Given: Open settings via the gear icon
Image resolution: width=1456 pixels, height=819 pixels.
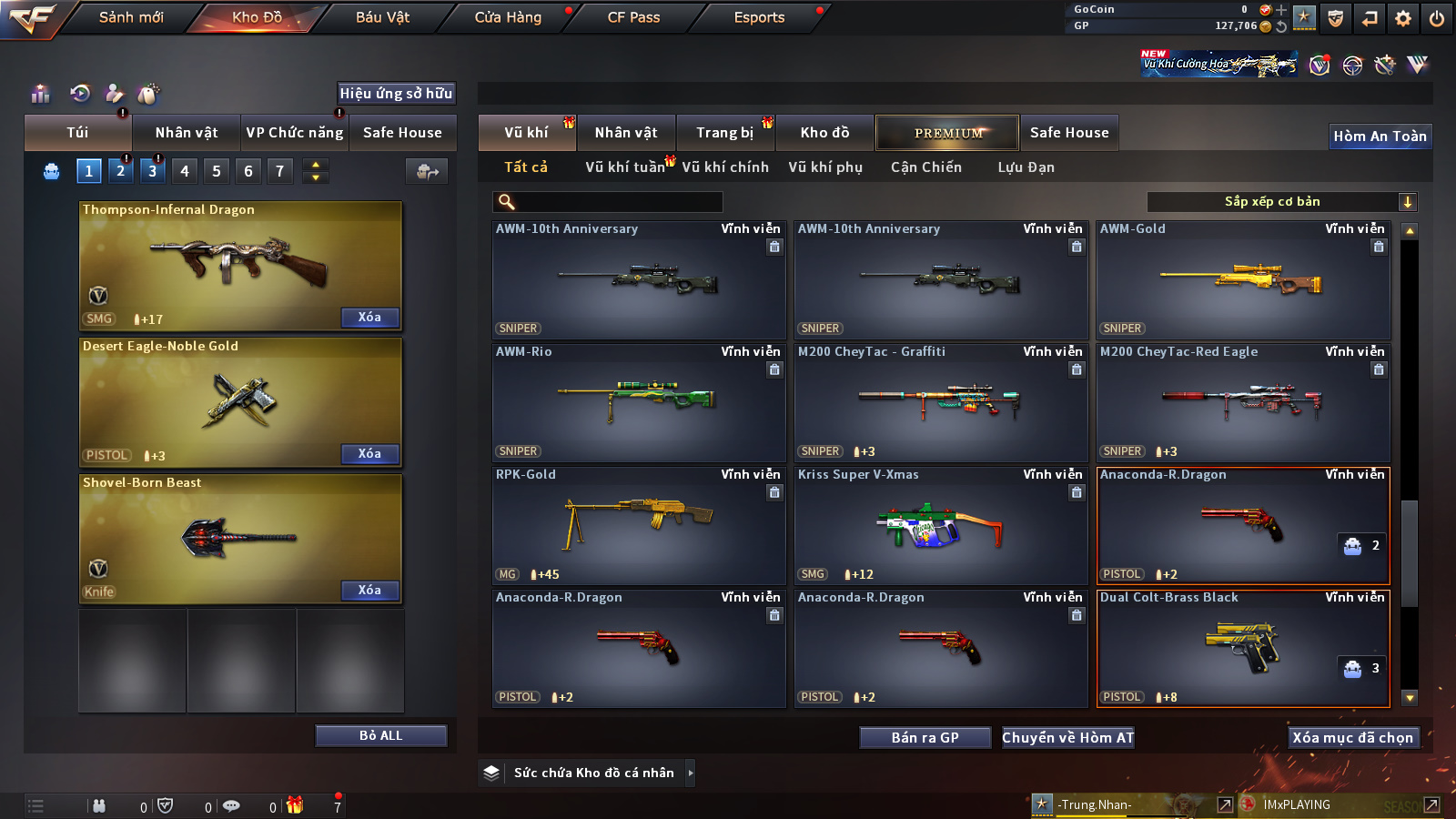Looking at the screenshot, I should pos(1403,18).
